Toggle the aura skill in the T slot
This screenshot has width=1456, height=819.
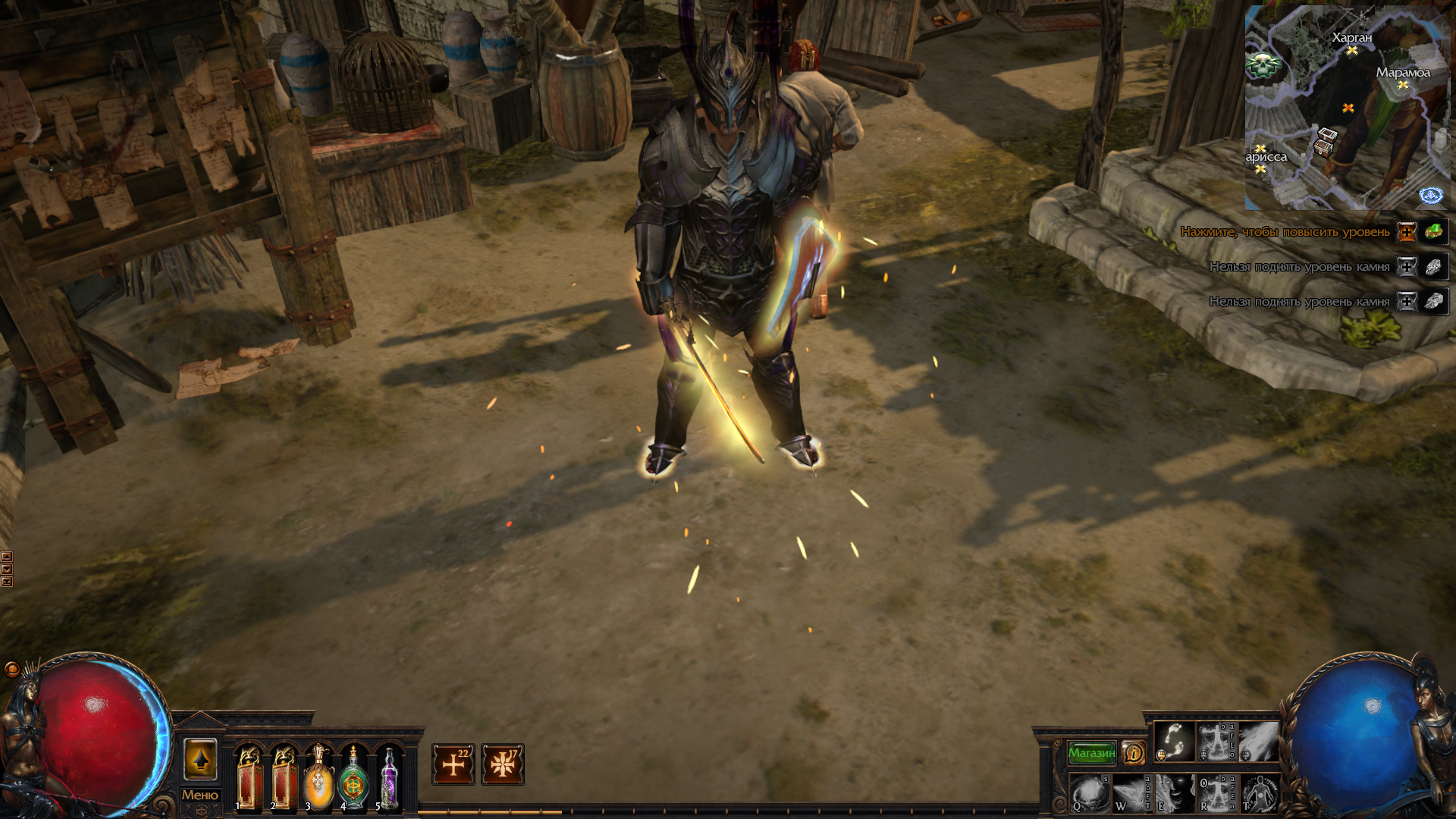click(1259, 795)
